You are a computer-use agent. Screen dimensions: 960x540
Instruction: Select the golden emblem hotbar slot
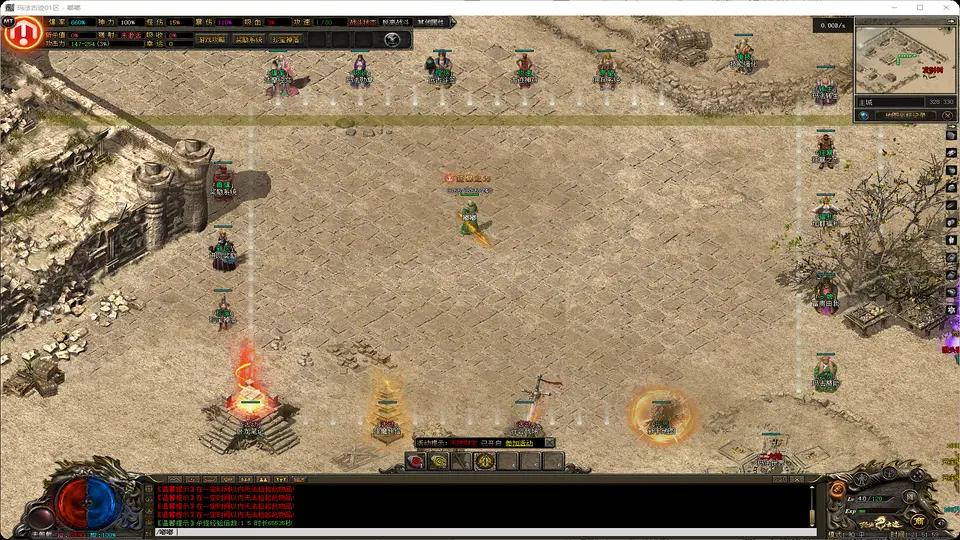click(x=484, y=461)
